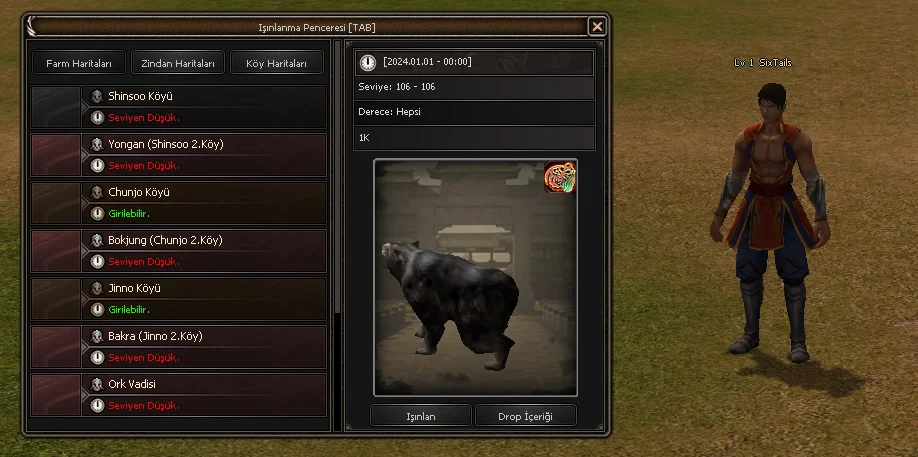Close the Işınlanma Penceresi window
The image size is (918, 457).
(597, 27)
